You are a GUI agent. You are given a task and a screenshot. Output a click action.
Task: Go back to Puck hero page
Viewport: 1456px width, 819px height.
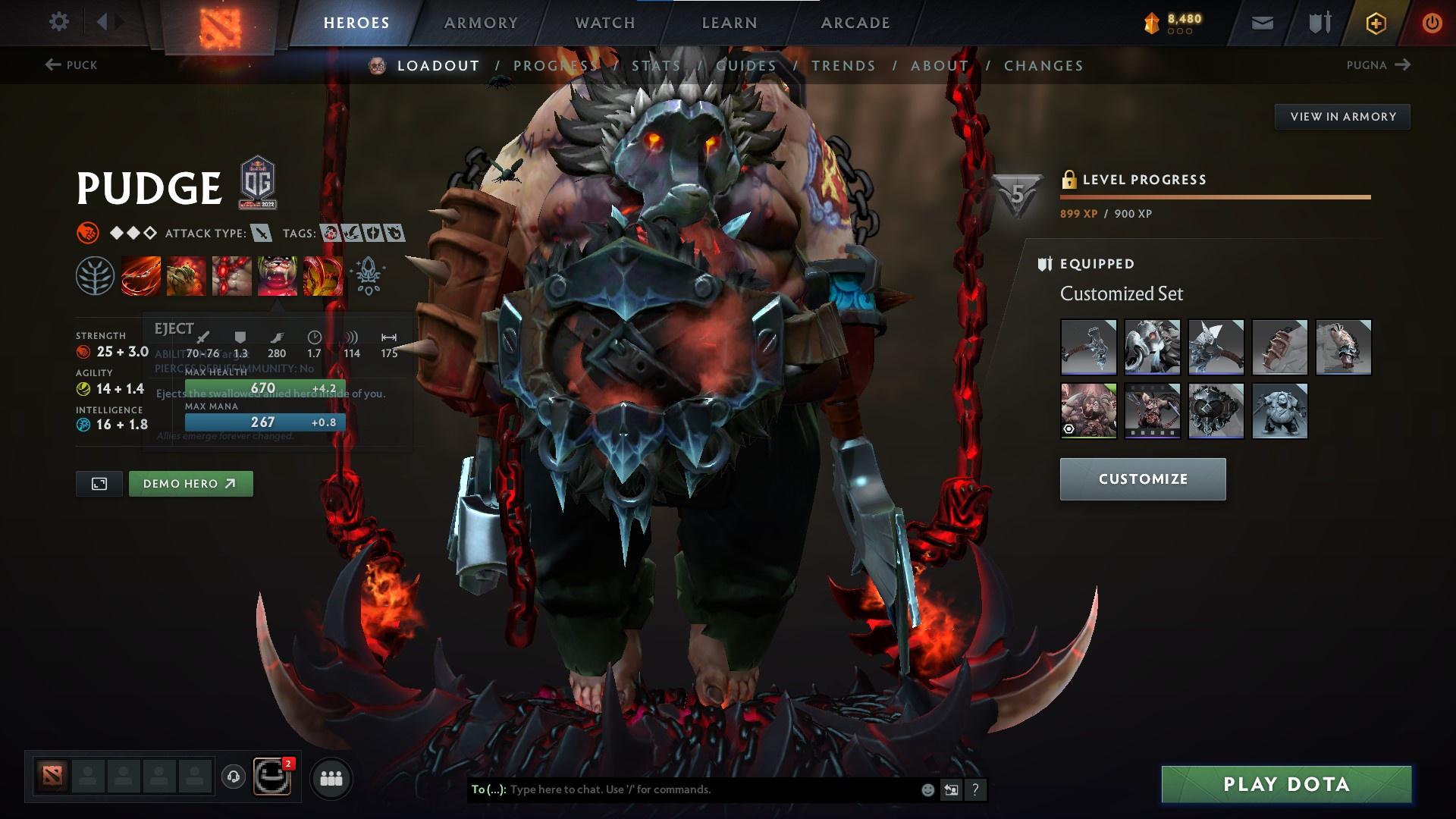tap(71, 65)
